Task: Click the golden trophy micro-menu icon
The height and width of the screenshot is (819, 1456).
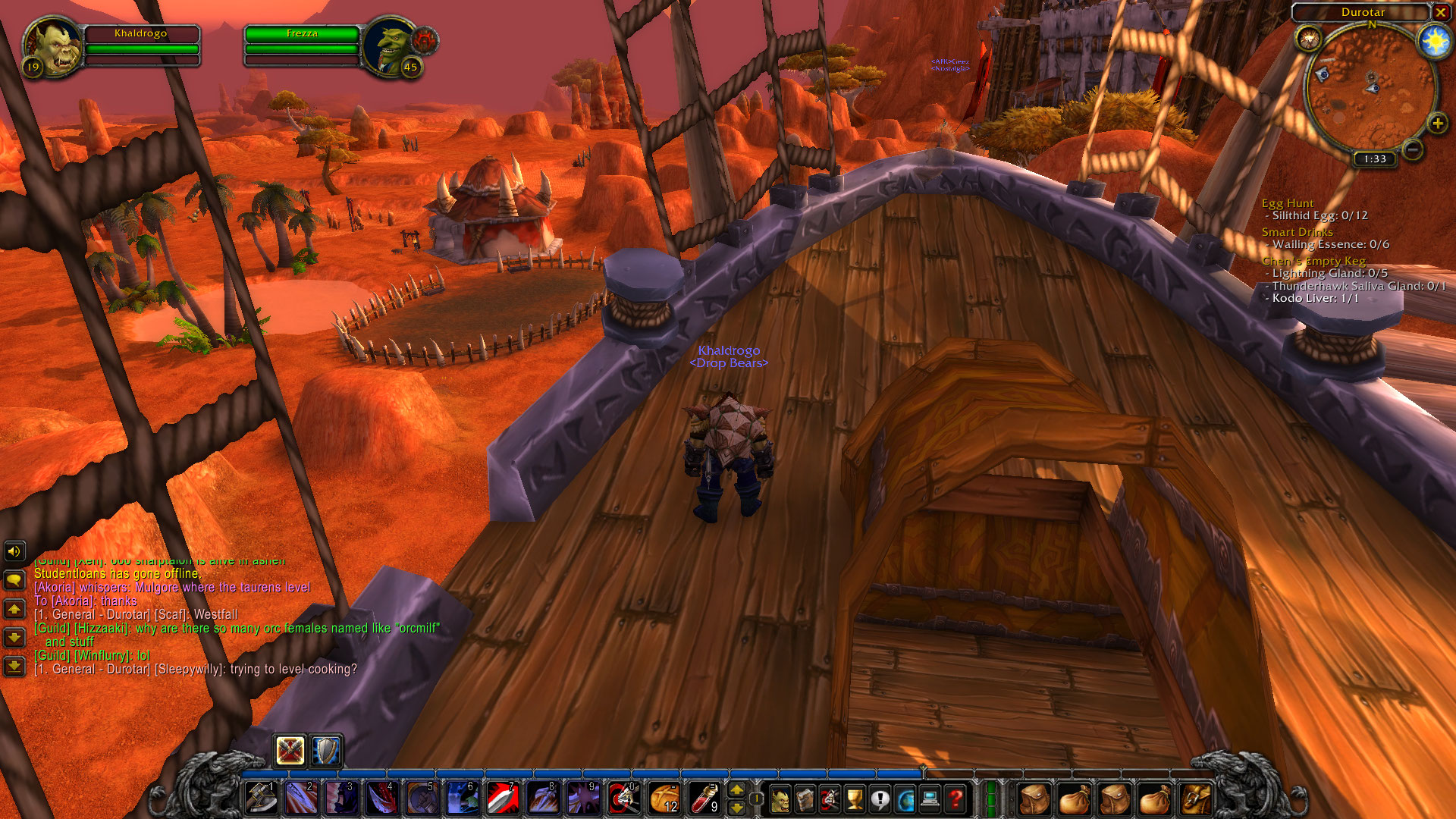Action: point(855,799)
